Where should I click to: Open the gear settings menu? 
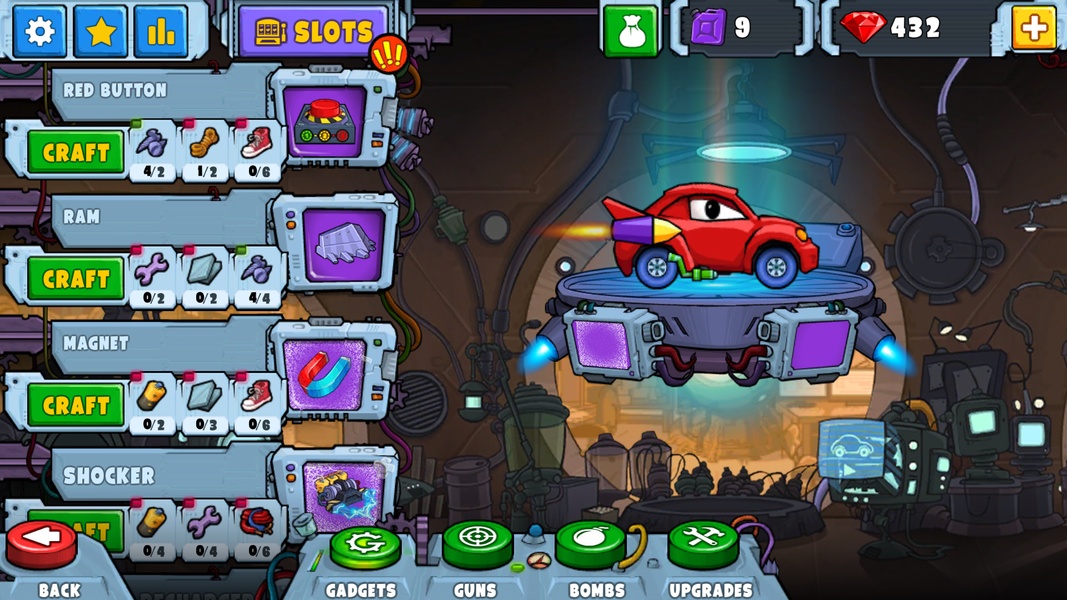(x=40, y=31)
